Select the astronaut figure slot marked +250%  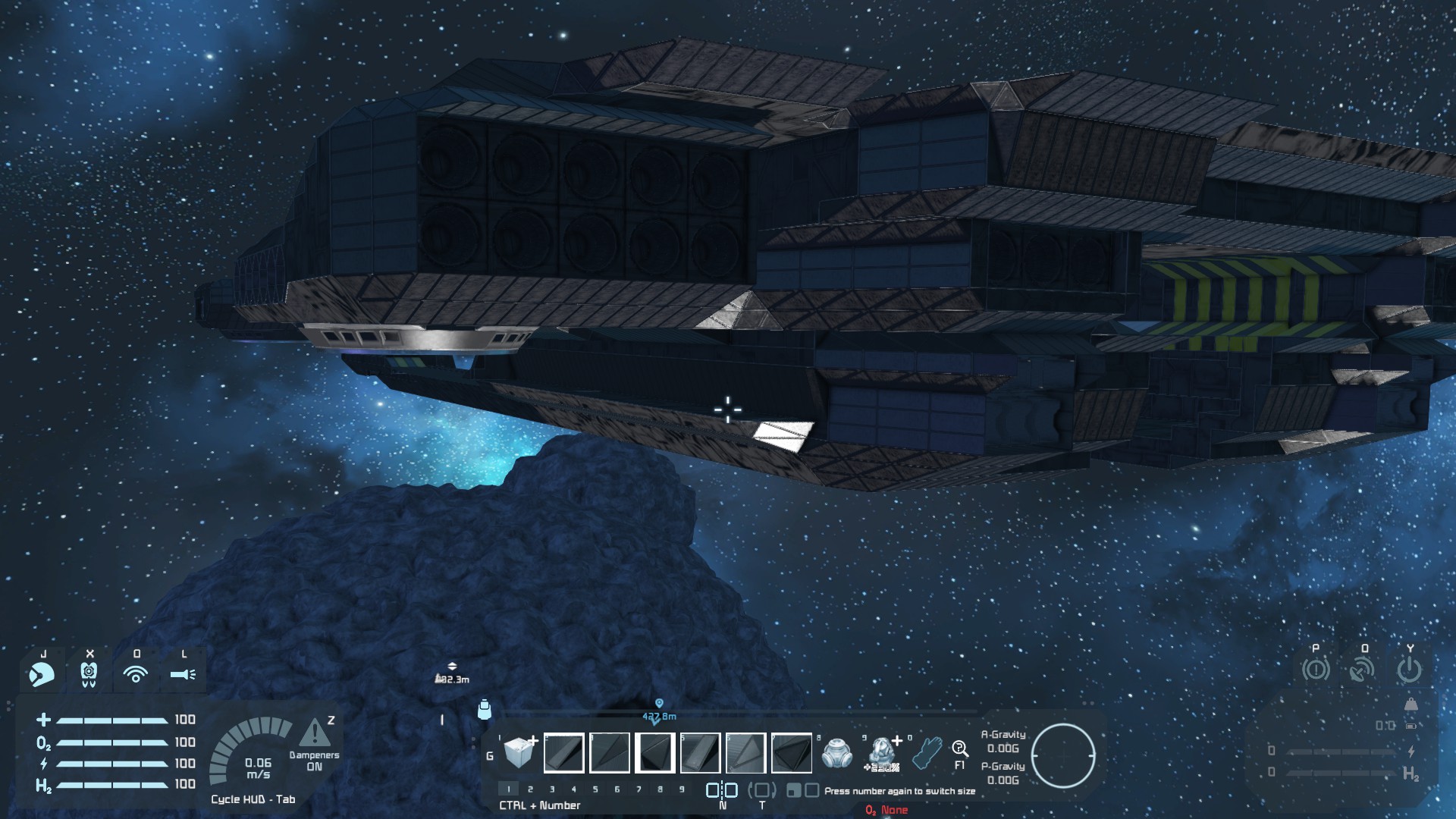click(882, 752)
